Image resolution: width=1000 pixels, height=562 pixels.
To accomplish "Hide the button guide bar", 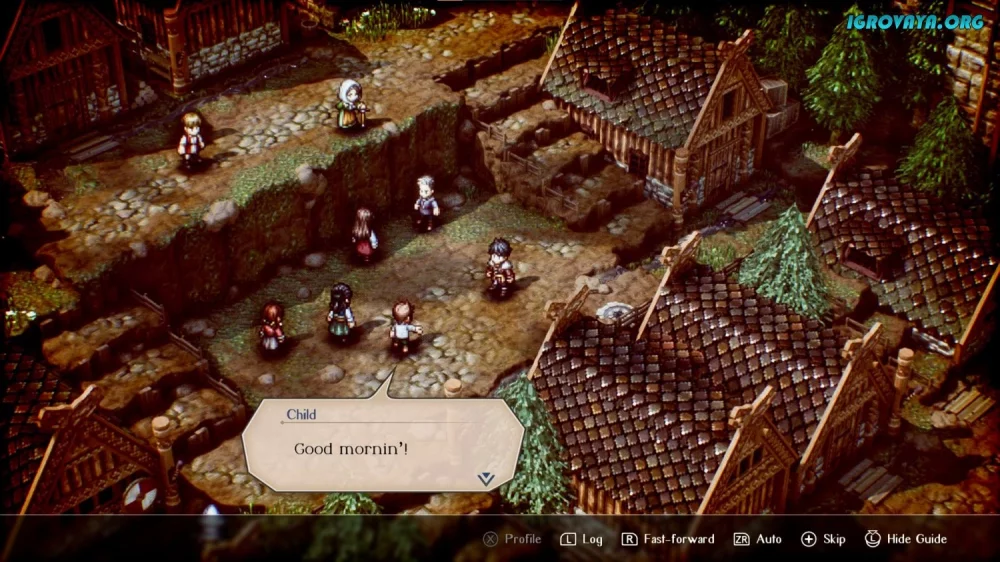I will point(906,539).
